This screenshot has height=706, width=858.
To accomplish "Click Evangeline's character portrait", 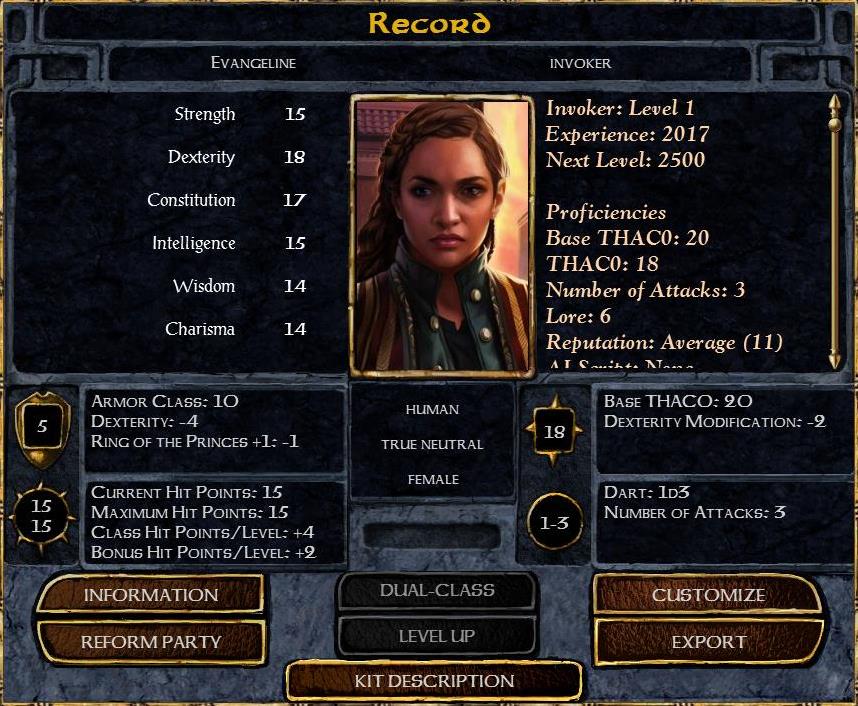I will [441, 235].
